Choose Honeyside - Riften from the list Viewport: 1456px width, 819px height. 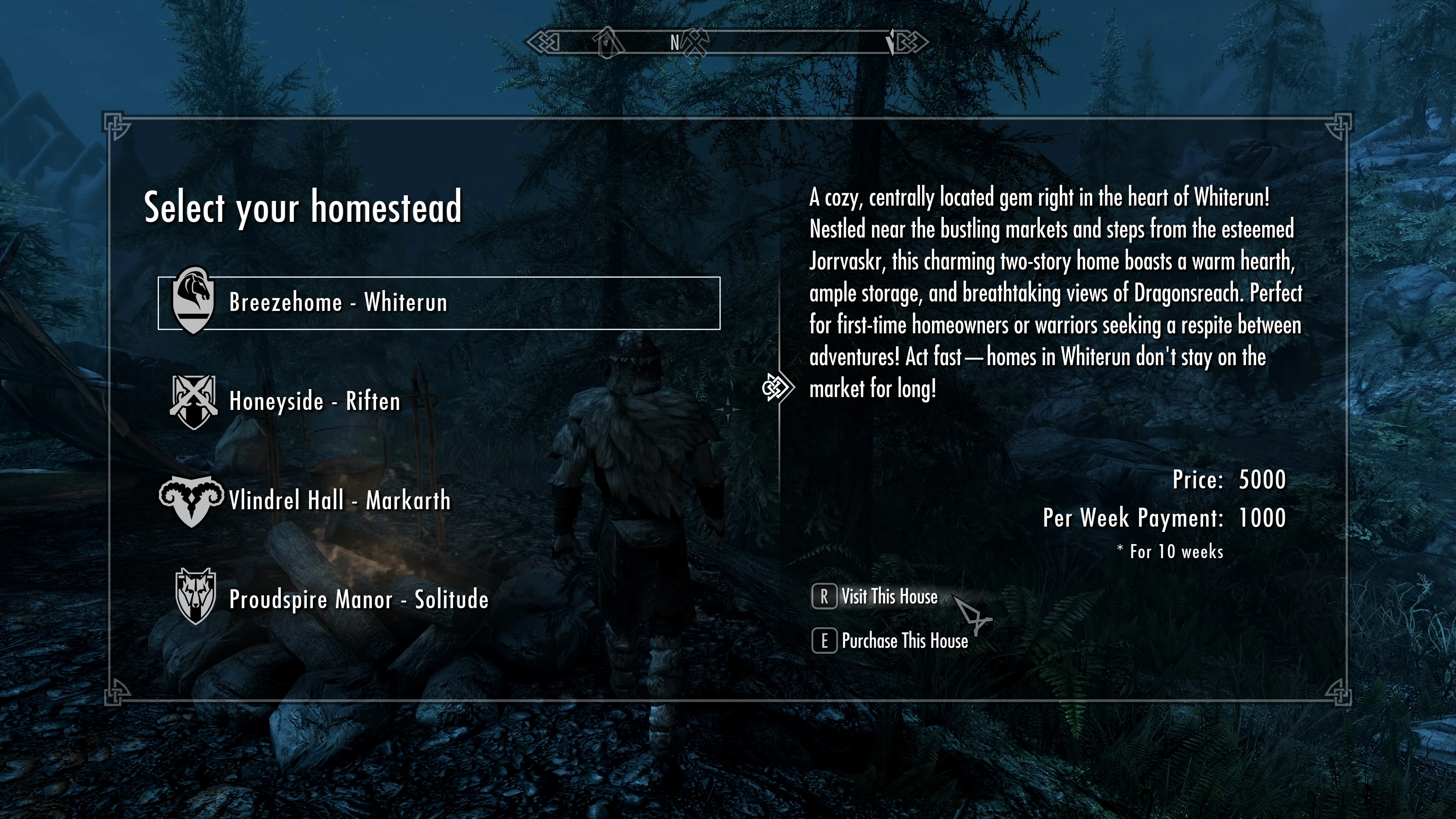pos(314,402)
